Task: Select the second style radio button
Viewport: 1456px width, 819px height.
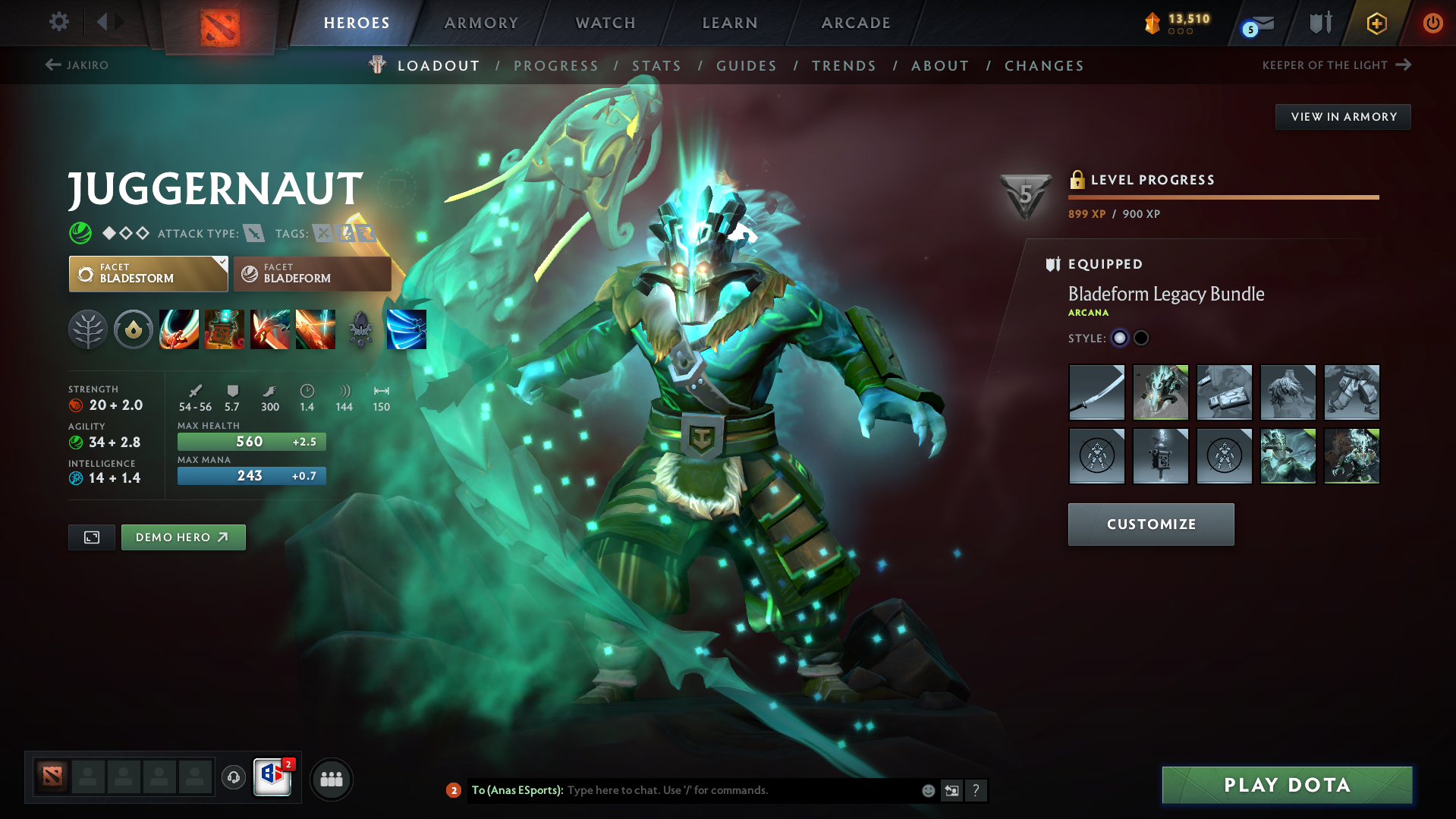Action: pos(1140,338)
